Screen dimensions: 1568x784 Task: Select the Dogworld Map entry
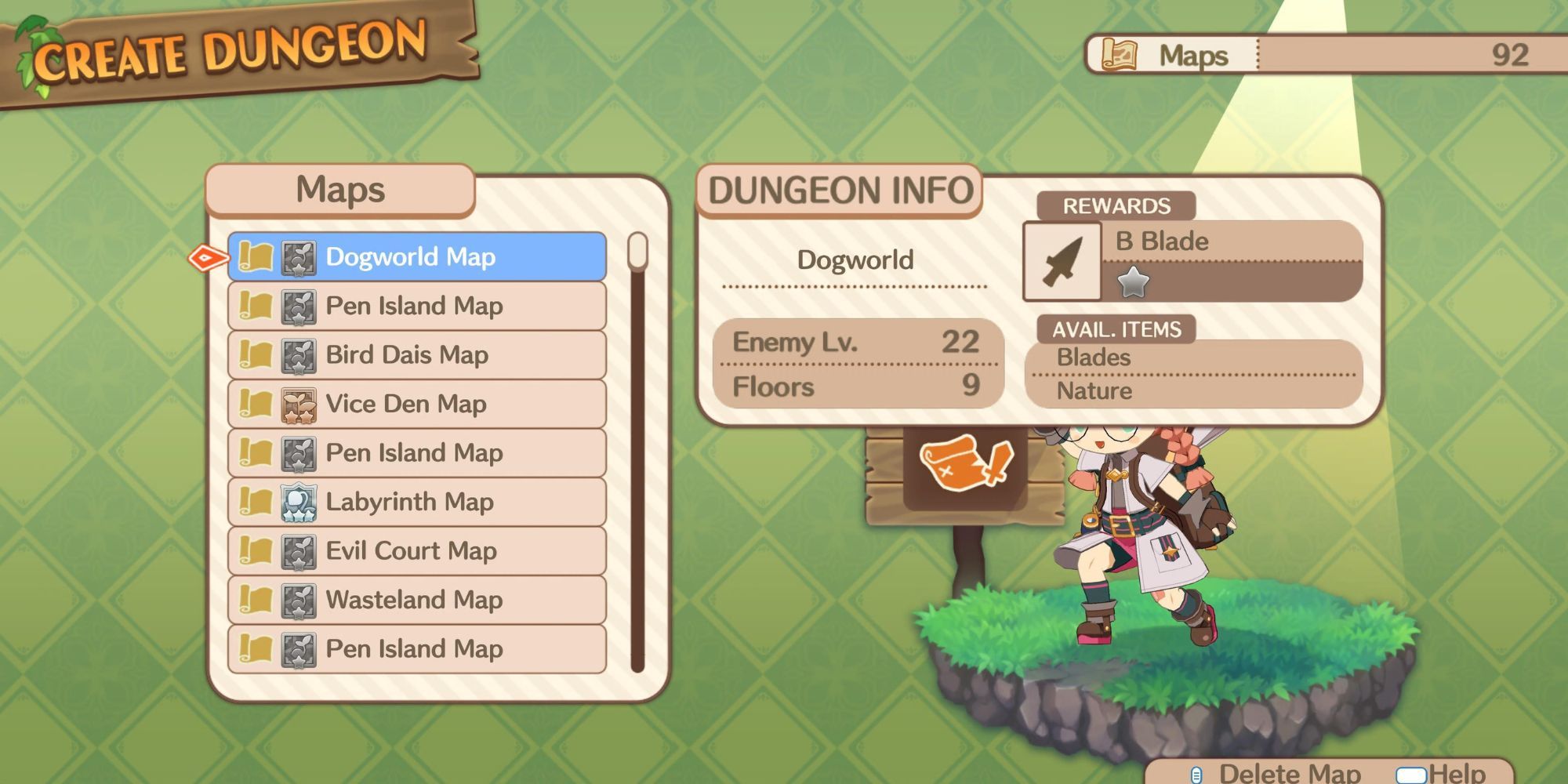tap(416, 257)
